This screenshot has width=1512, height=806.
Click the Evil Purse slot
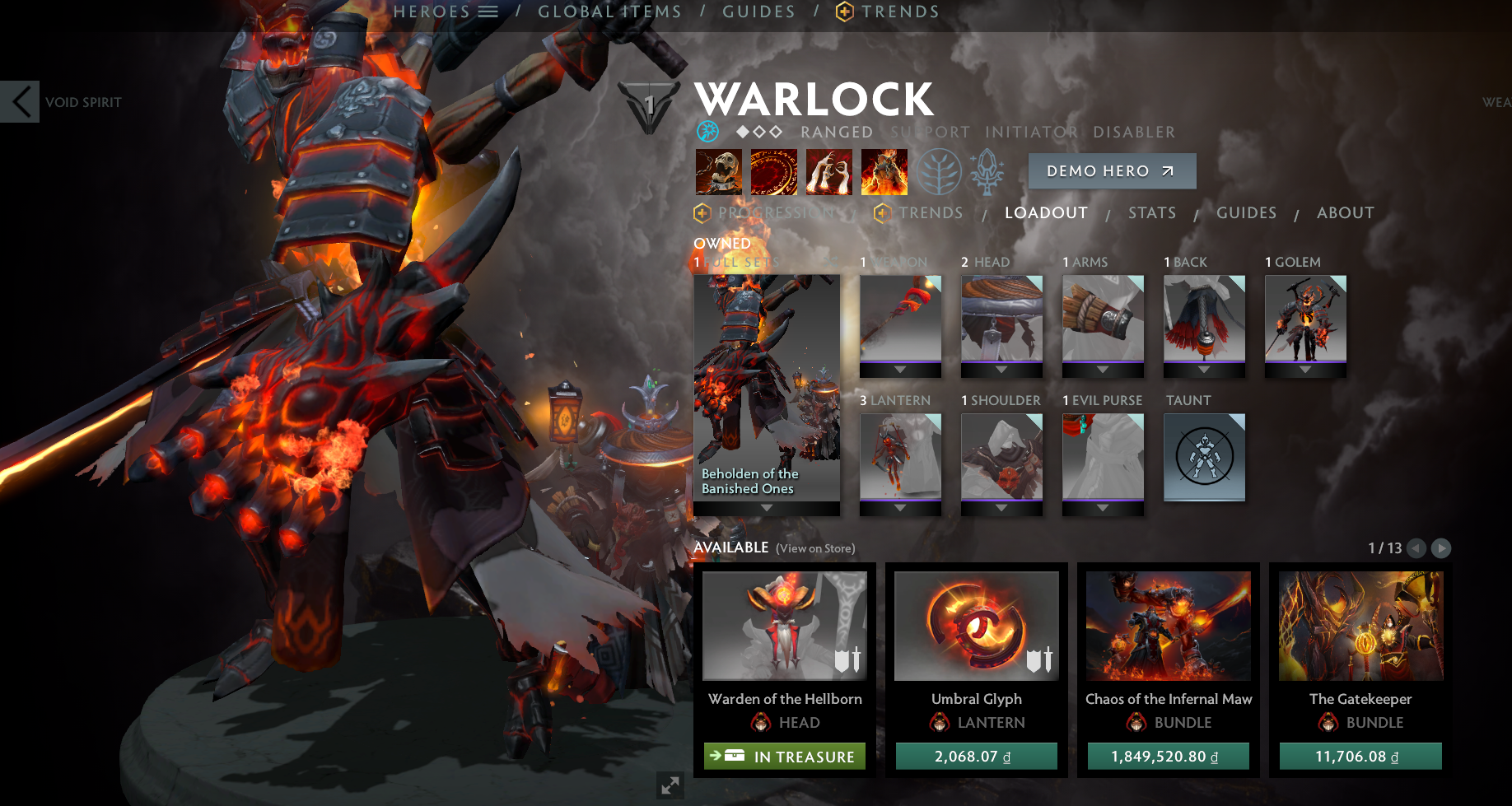1103,457
